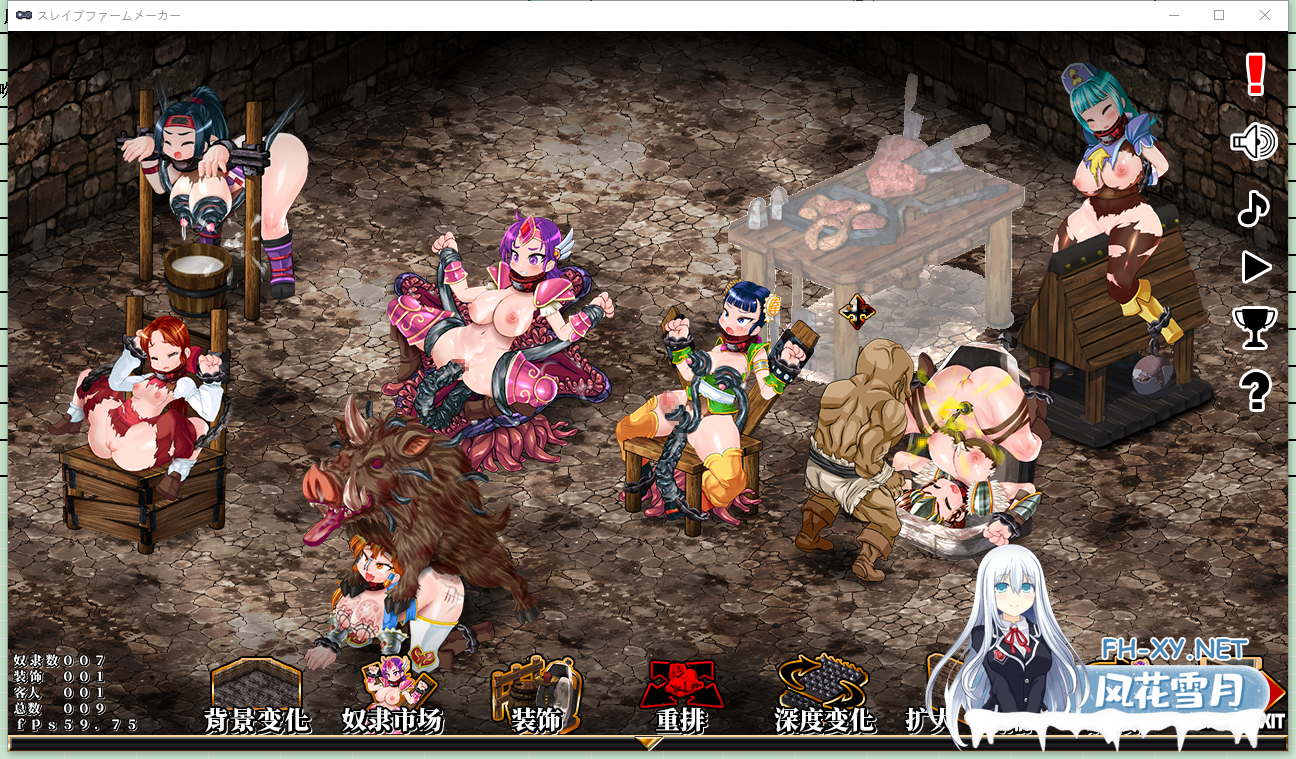Click the red exclamation mark icon
The image size is (1296, 759).
point(1256,75)
